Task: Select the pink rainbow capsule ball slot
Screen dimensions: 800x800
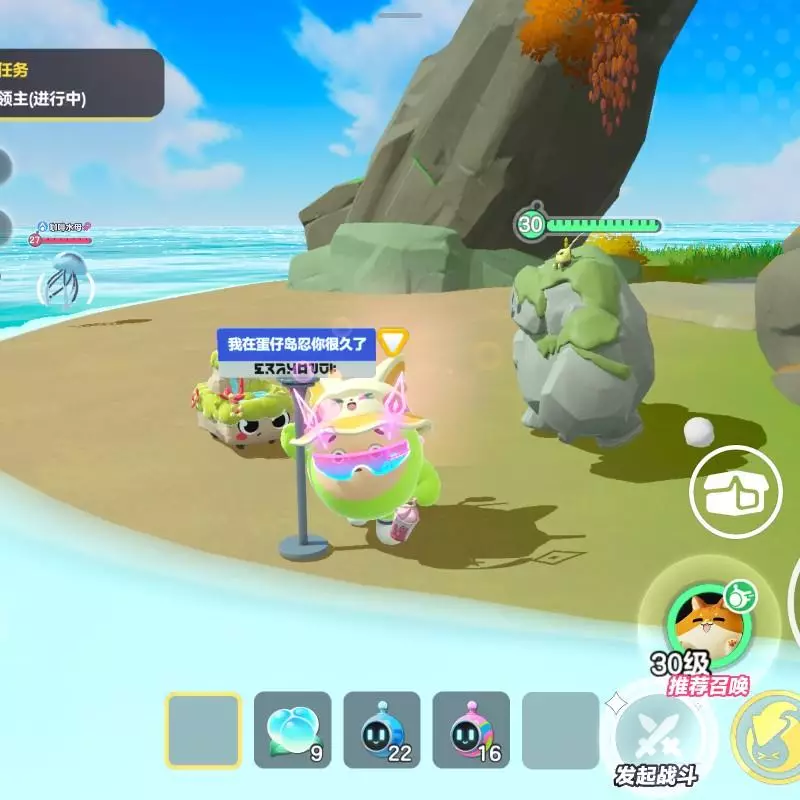Action: pyautogui.click(x=470, y=730)
